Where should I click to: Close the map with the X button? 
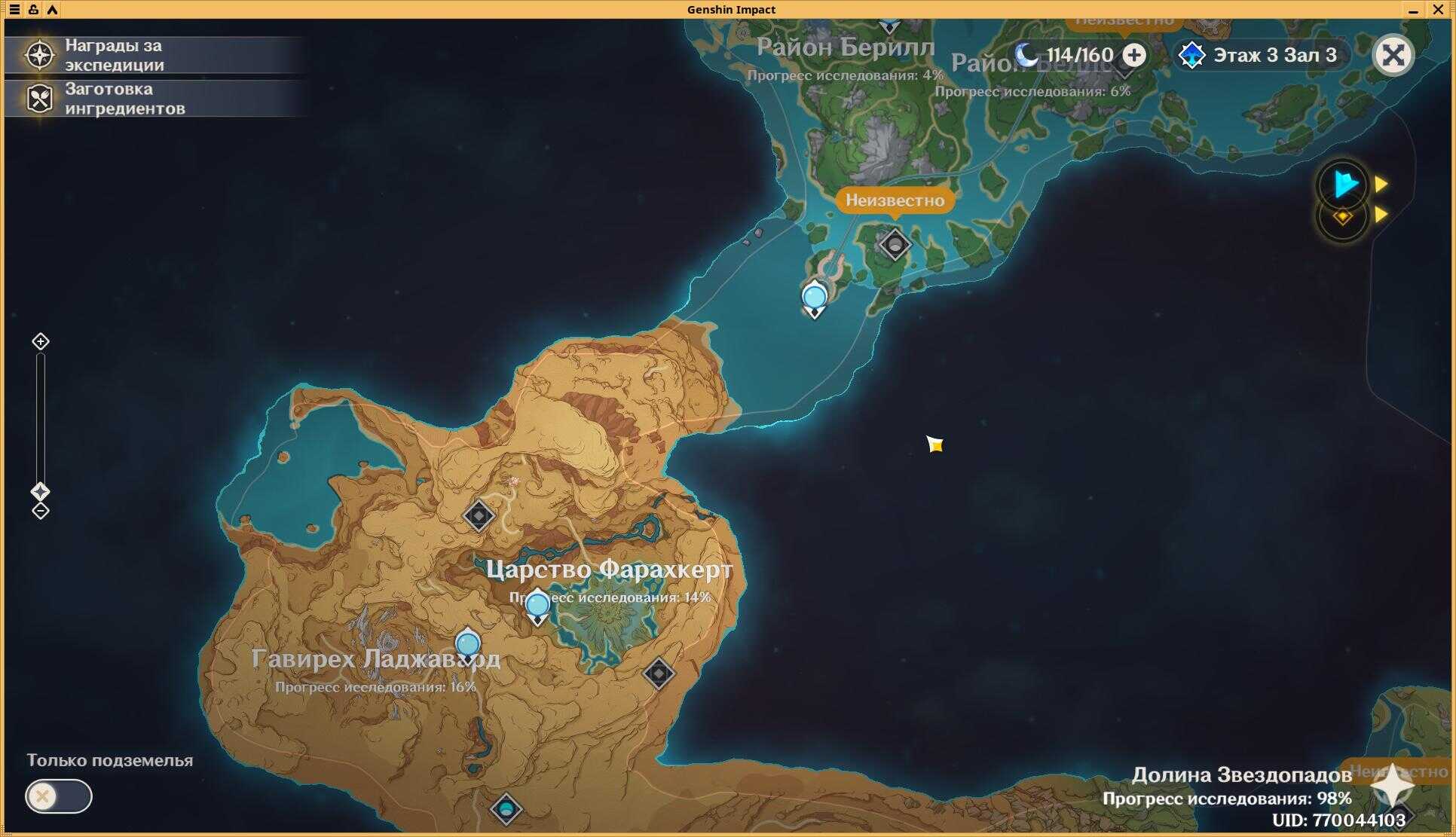1393,55
